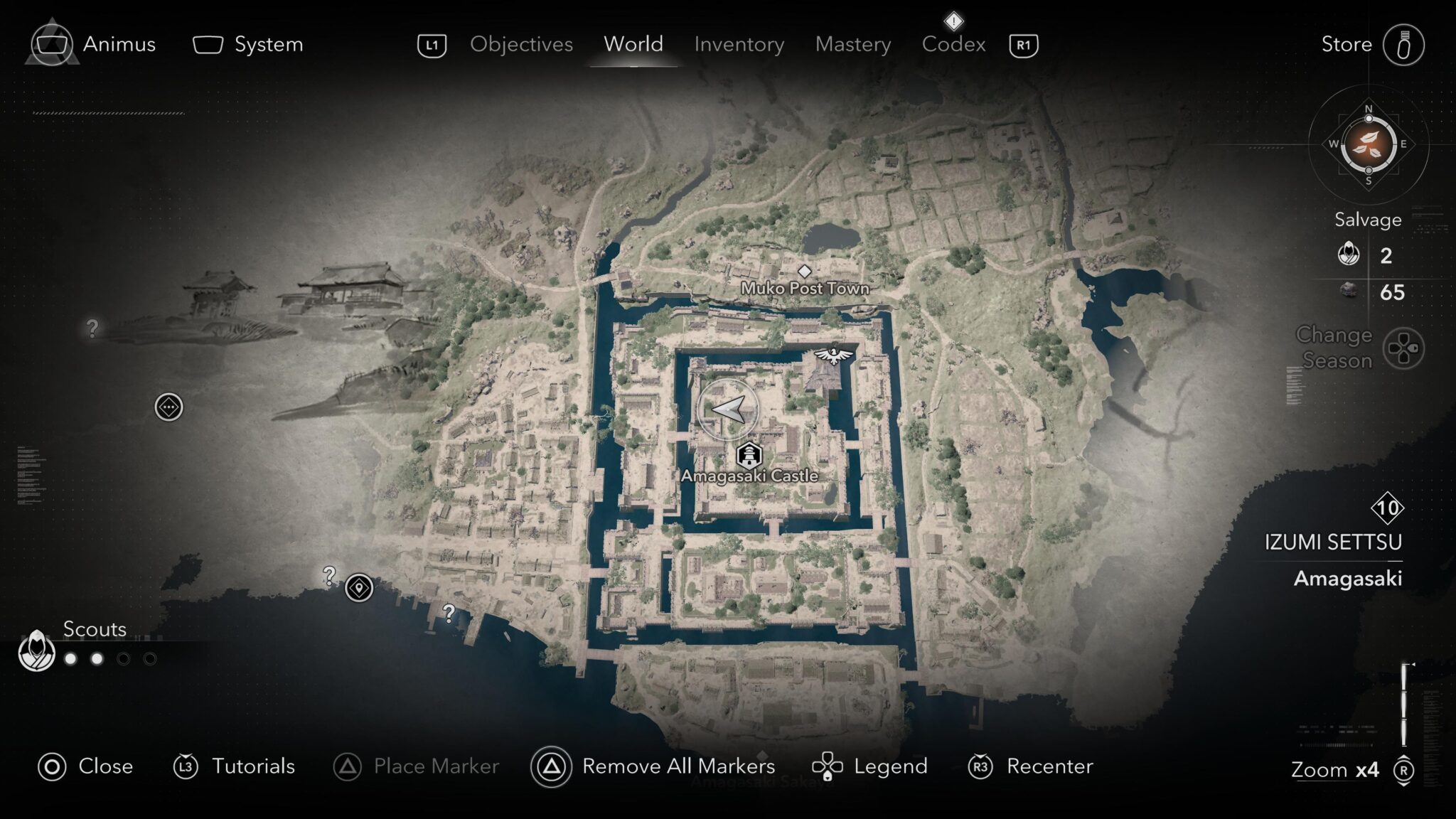Screen dimensions: 1456x819
Task: Click the Tutorials button
Action: 187,767
